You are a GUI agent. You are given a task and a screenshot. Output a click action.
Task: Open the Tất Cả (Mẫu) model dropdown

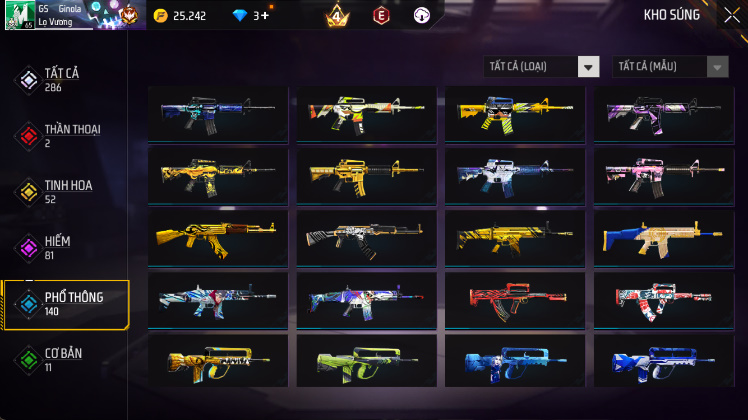click(x=671, y=66)
